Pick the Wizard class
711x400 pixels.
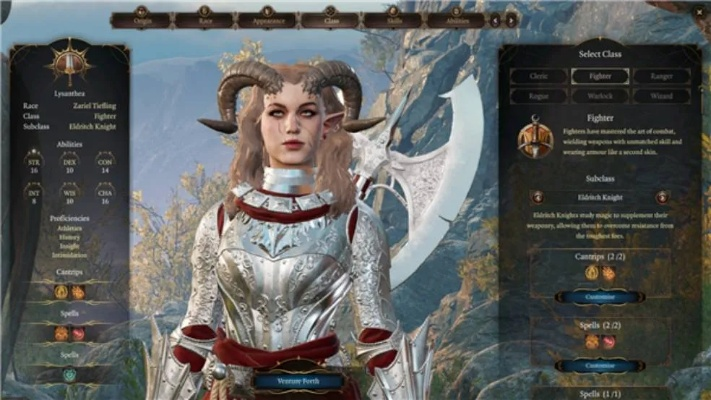coord(661,96)
